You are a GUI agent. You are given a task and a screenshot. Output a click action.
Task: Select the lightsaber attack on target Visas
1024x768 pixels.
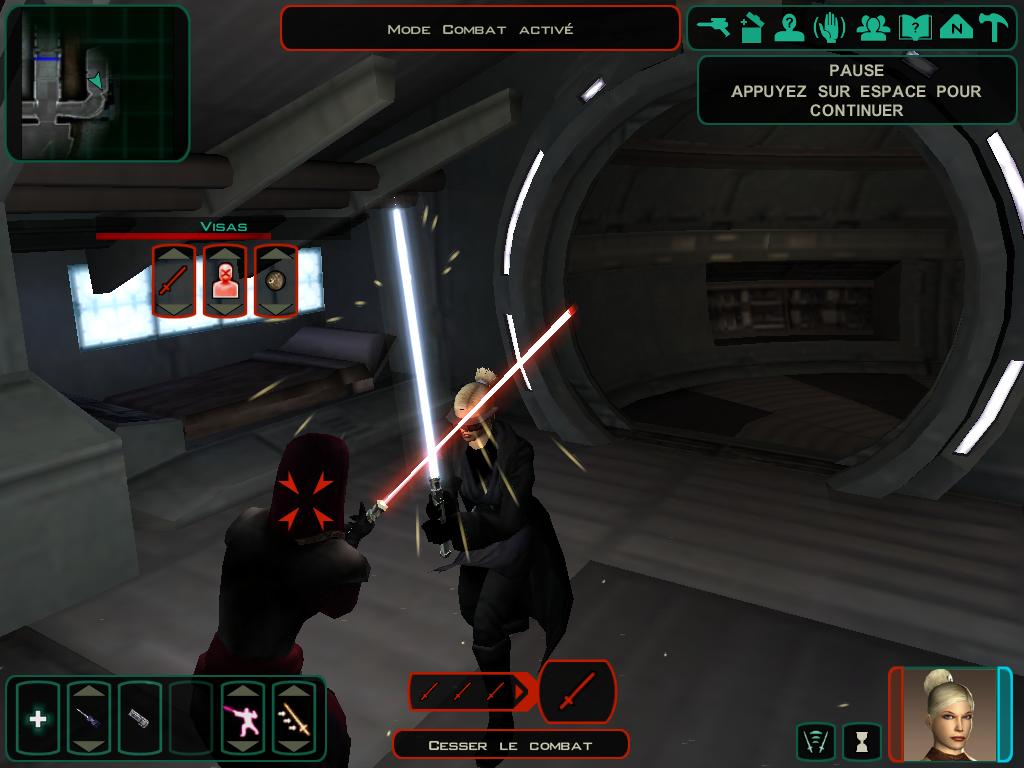[174, 283]
